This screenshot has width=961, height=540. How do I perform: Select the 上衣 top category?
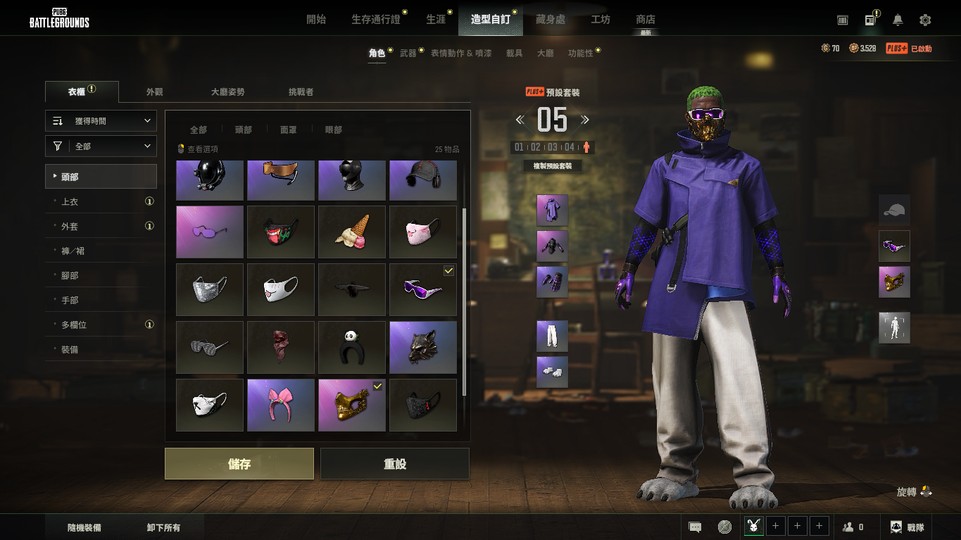[70, 201]
